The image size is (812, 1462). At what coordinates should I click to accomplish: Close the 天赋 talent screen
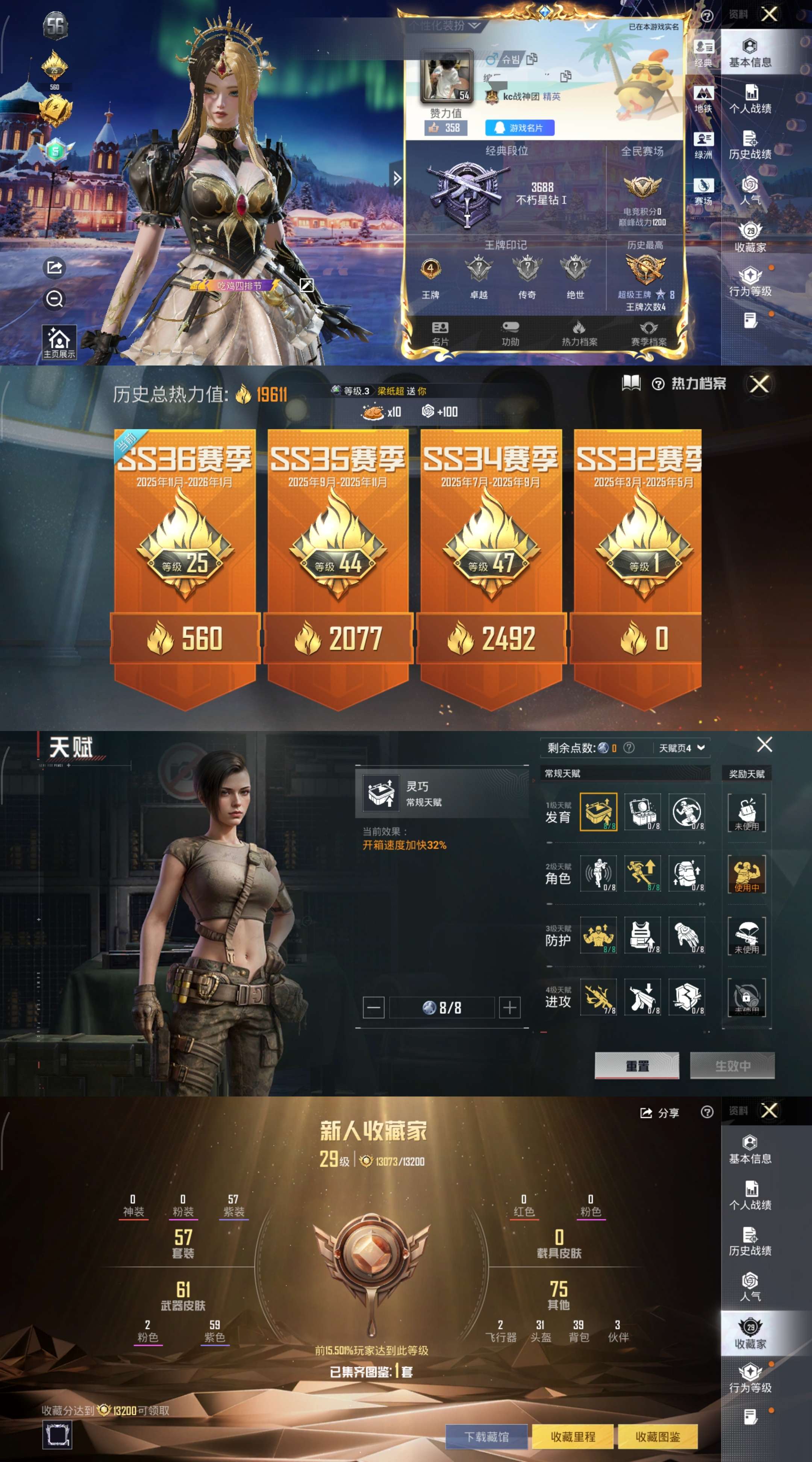pyautogui.click(x=764, y=744)
